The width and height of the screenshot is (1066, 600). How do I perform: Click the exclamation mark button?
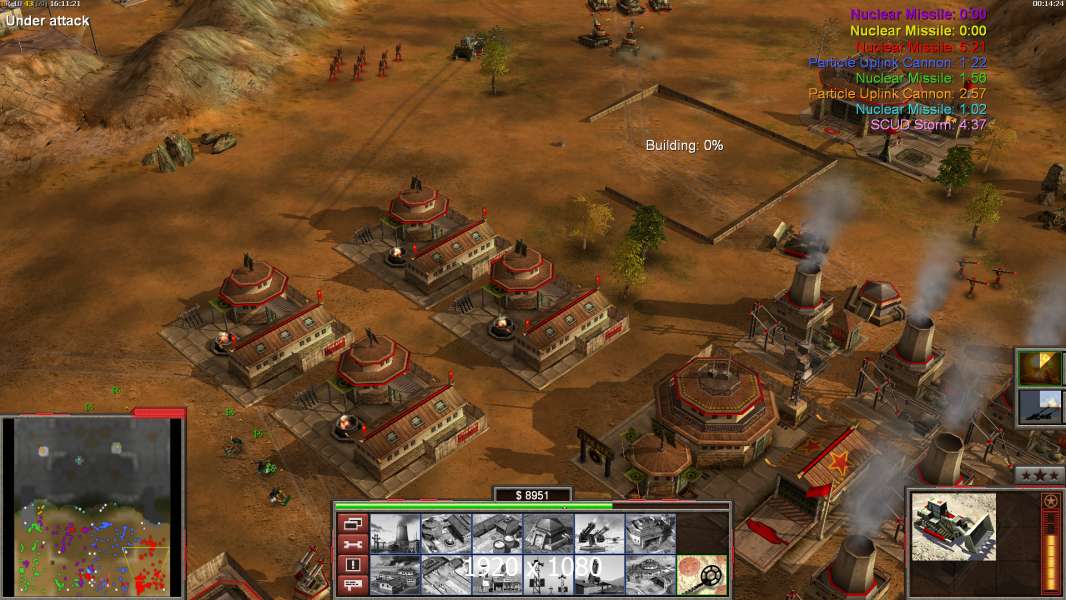(x=353, y=565)
